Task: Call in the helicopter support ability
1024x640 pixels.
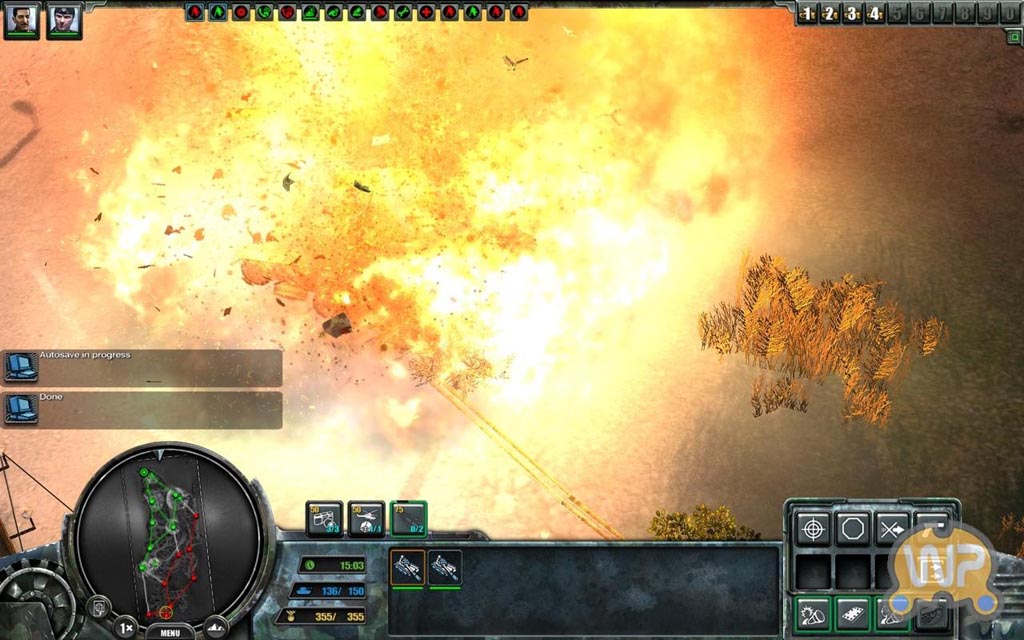Action: click(366, 518)
